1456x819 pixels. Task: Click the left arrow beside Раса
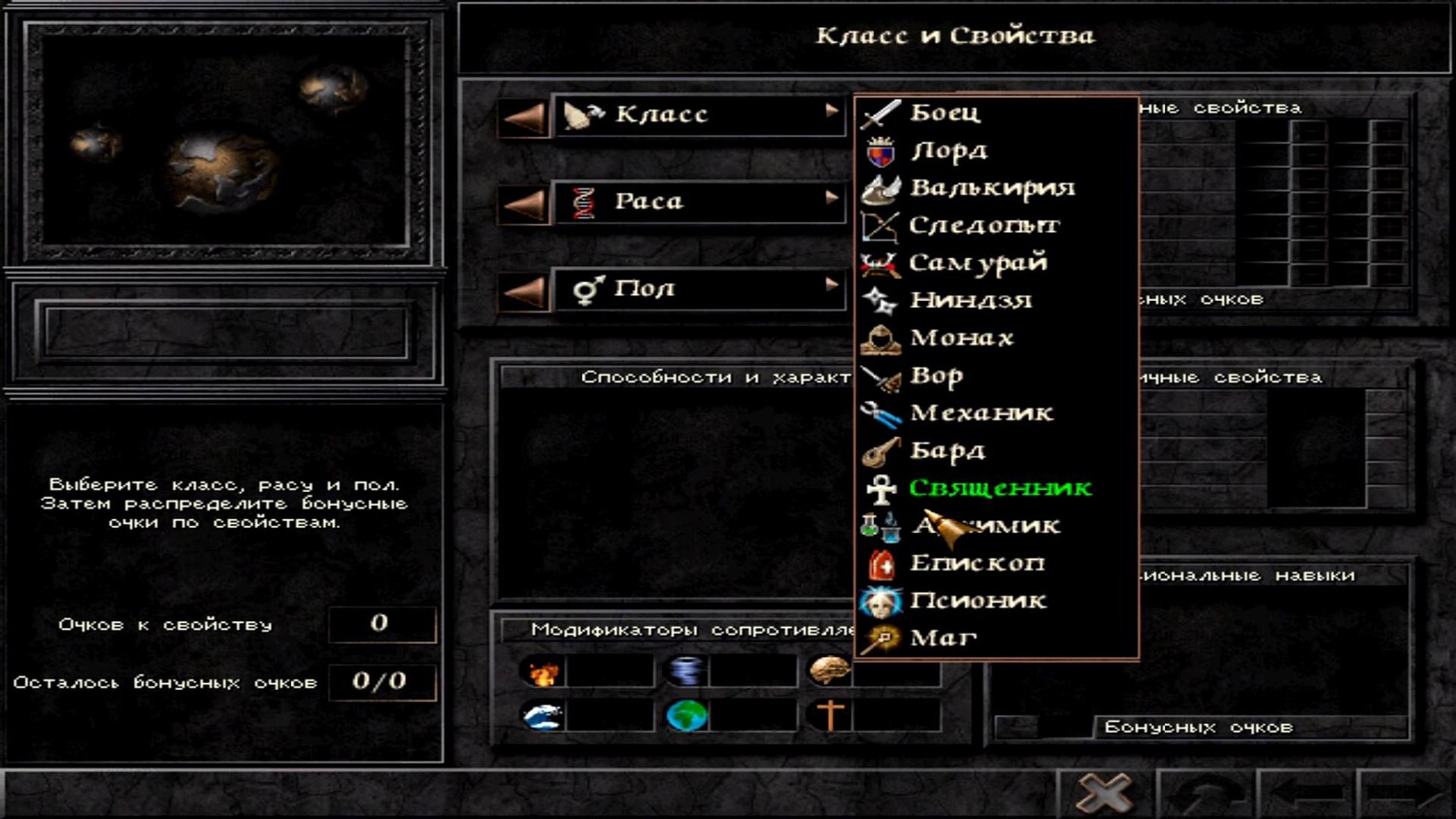[525, 204]
